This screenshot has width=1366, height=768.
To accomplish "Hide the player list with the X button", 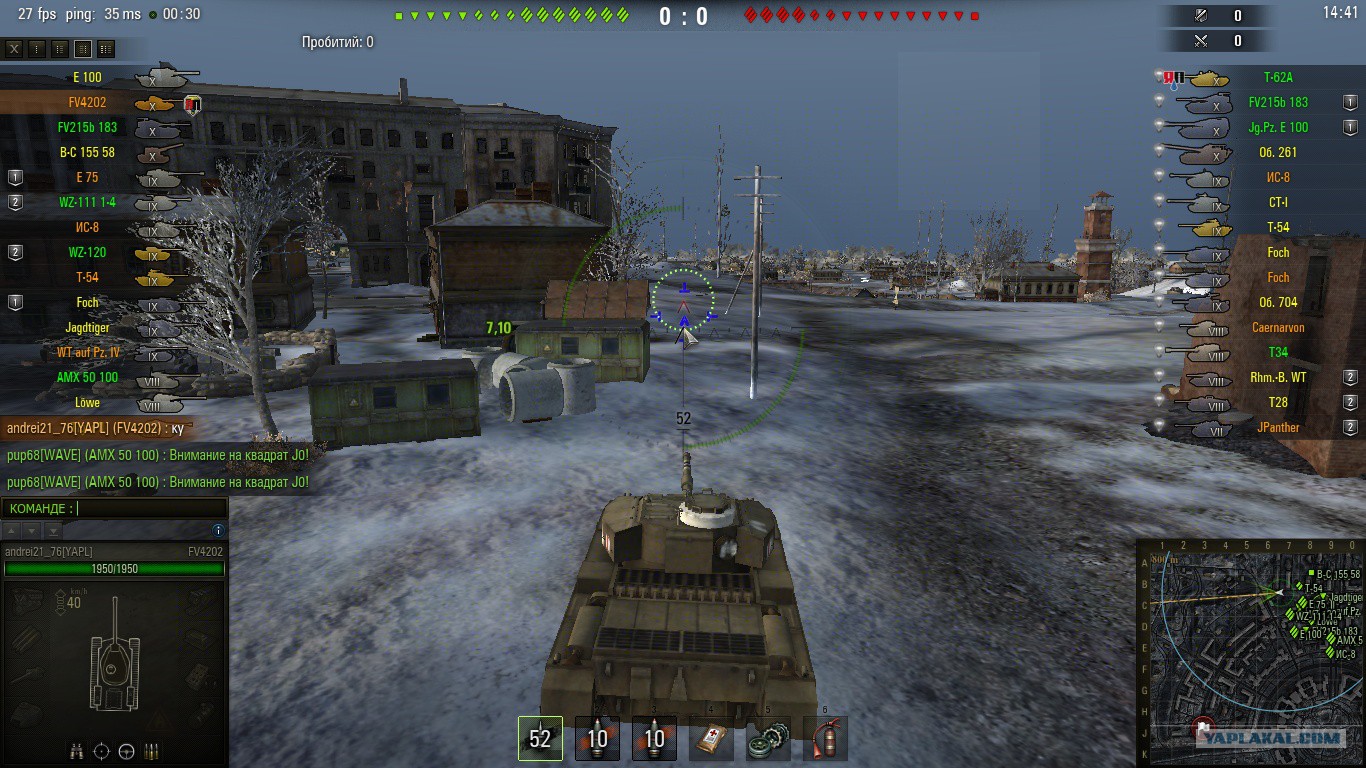I will point(14,49).
